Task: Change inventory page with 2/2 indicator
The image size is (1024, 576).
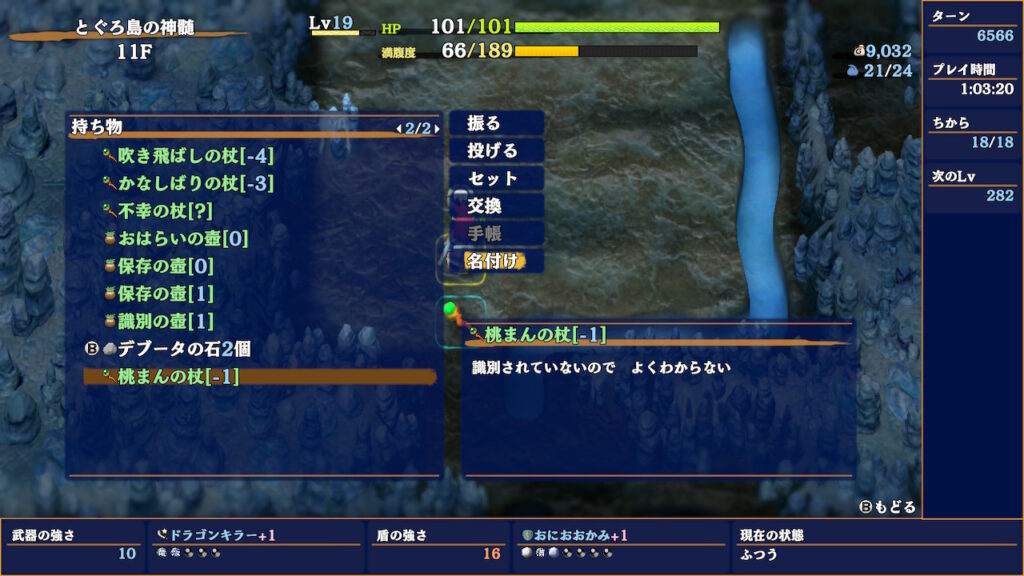Action: pyautogui.click(x=415, y=128)
